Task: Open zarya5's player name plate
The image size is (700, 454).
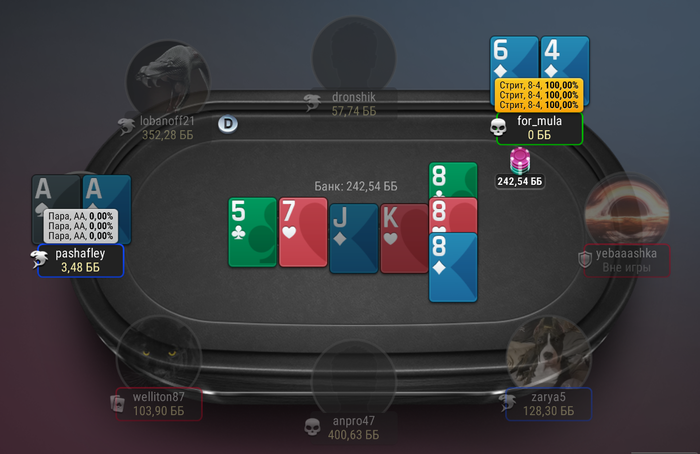Action: (548, 404)
